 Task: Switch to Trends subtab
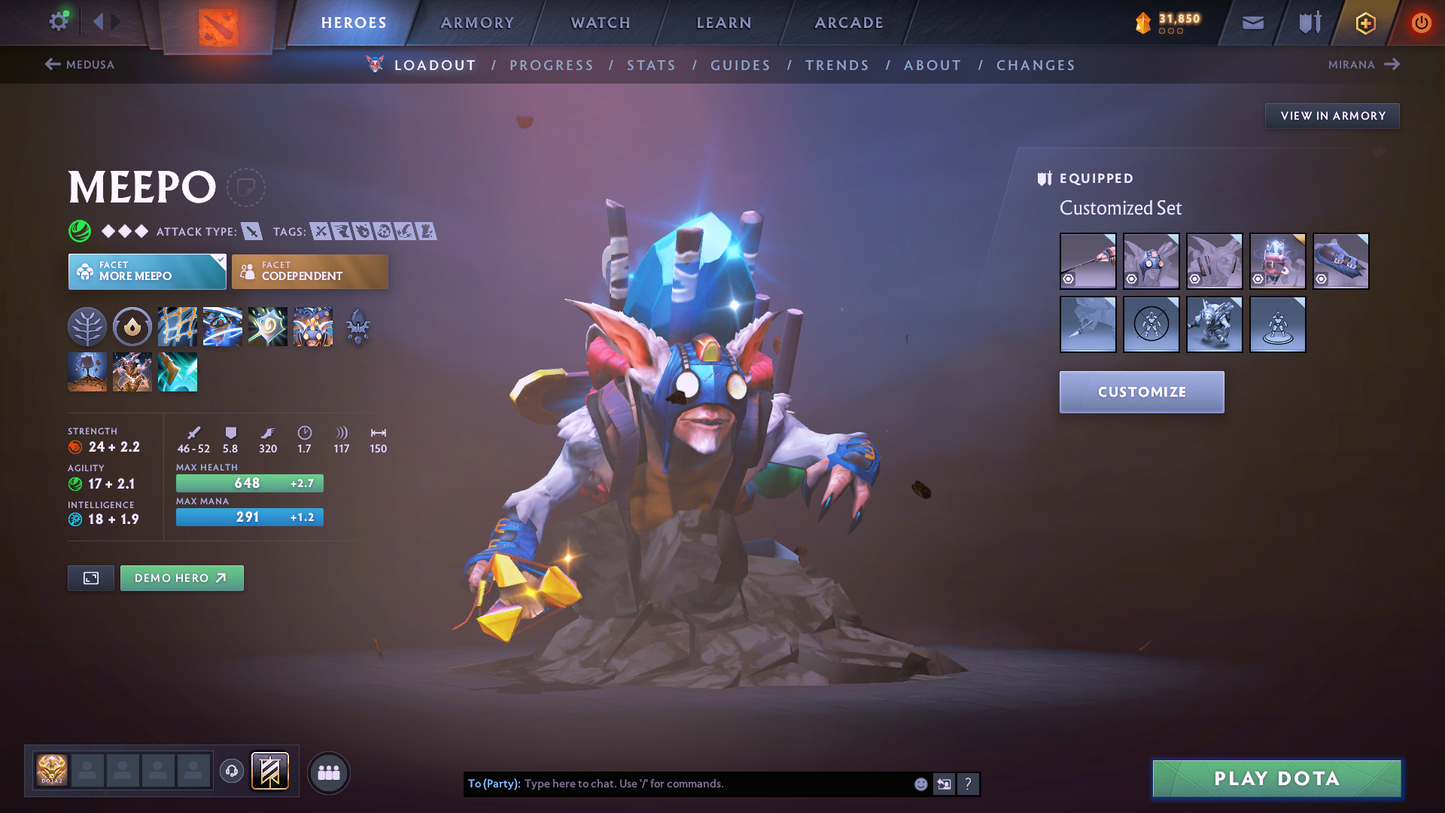click(837, 65)
